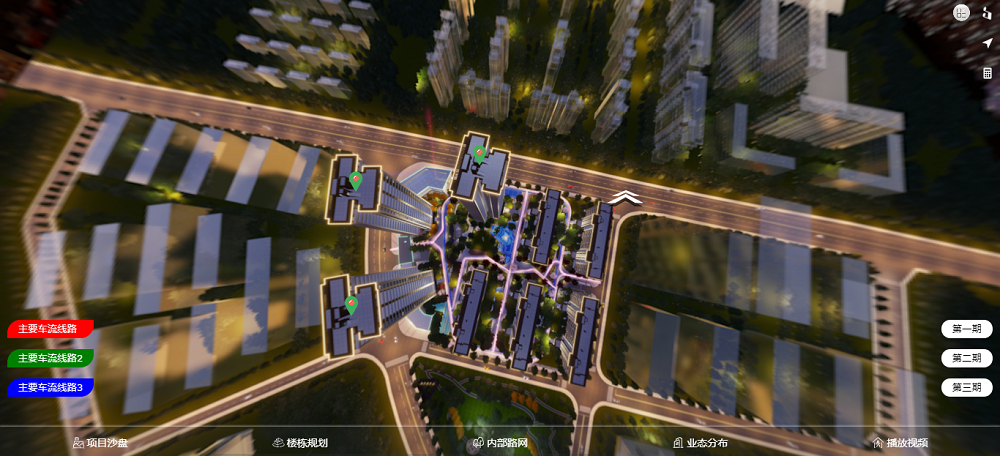Open the round layout list icon
This screenshot has width=1000, height=456.
pyautogui.click(x=962, y=13)
